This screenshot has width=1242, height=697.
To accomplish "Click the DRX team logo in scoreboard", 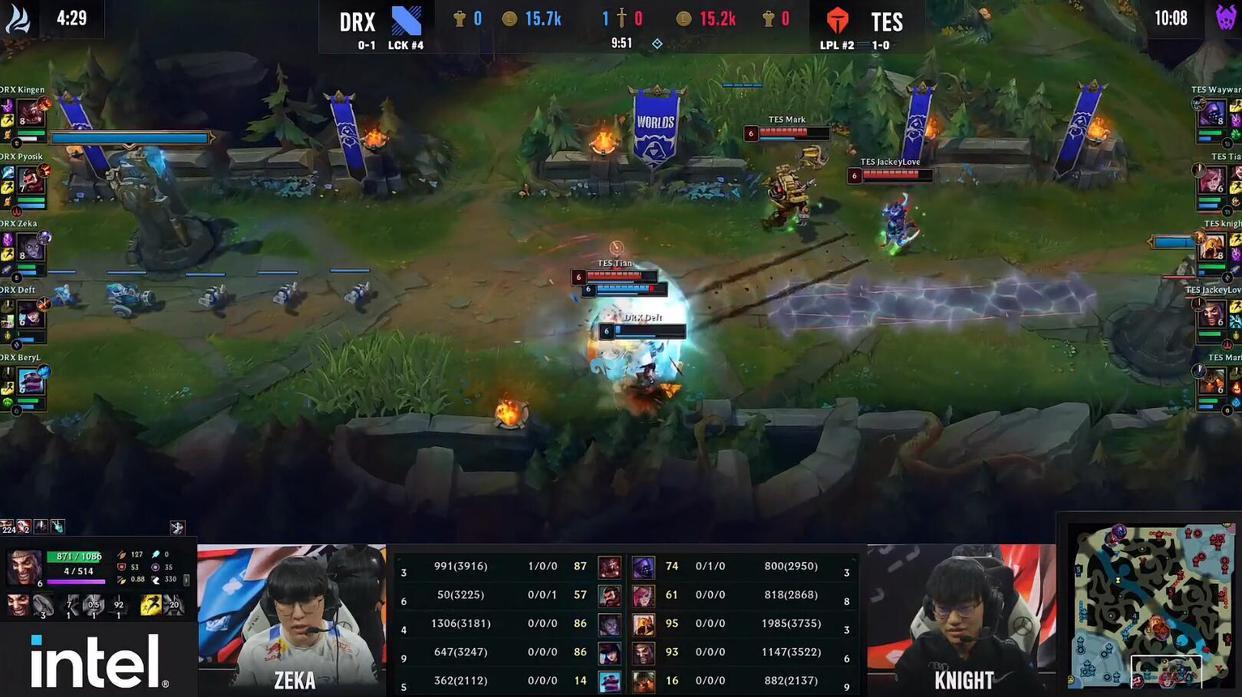I will click(x=407, y=21).
